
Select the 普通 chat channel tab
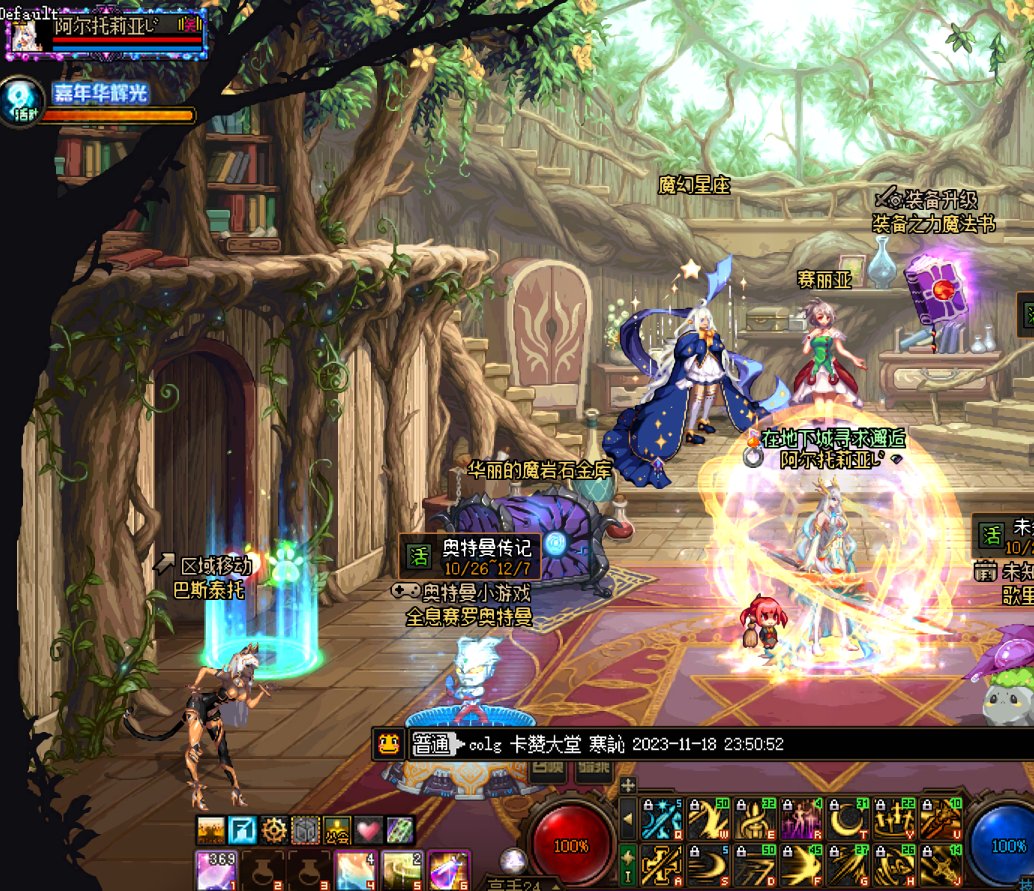coord(432,744)
